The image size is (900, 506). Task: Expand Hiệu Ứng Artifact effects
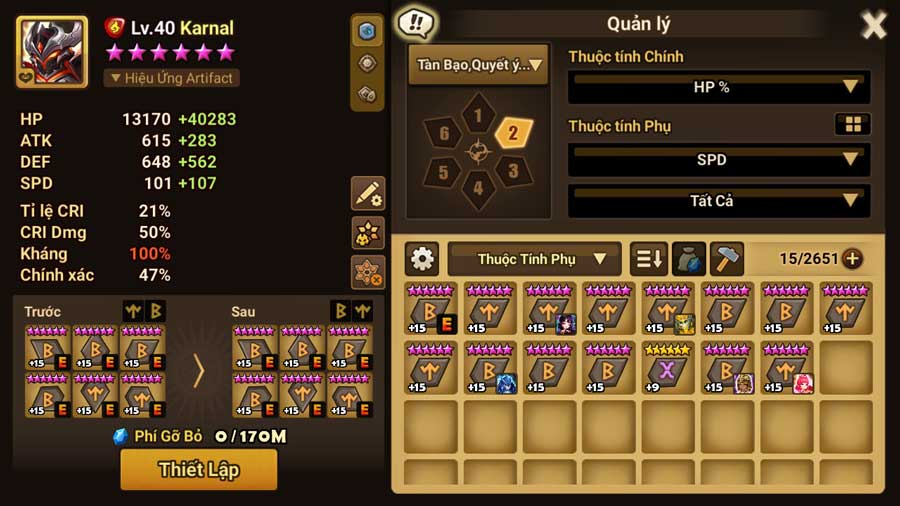pyautogui.click(x=171, y=78)
